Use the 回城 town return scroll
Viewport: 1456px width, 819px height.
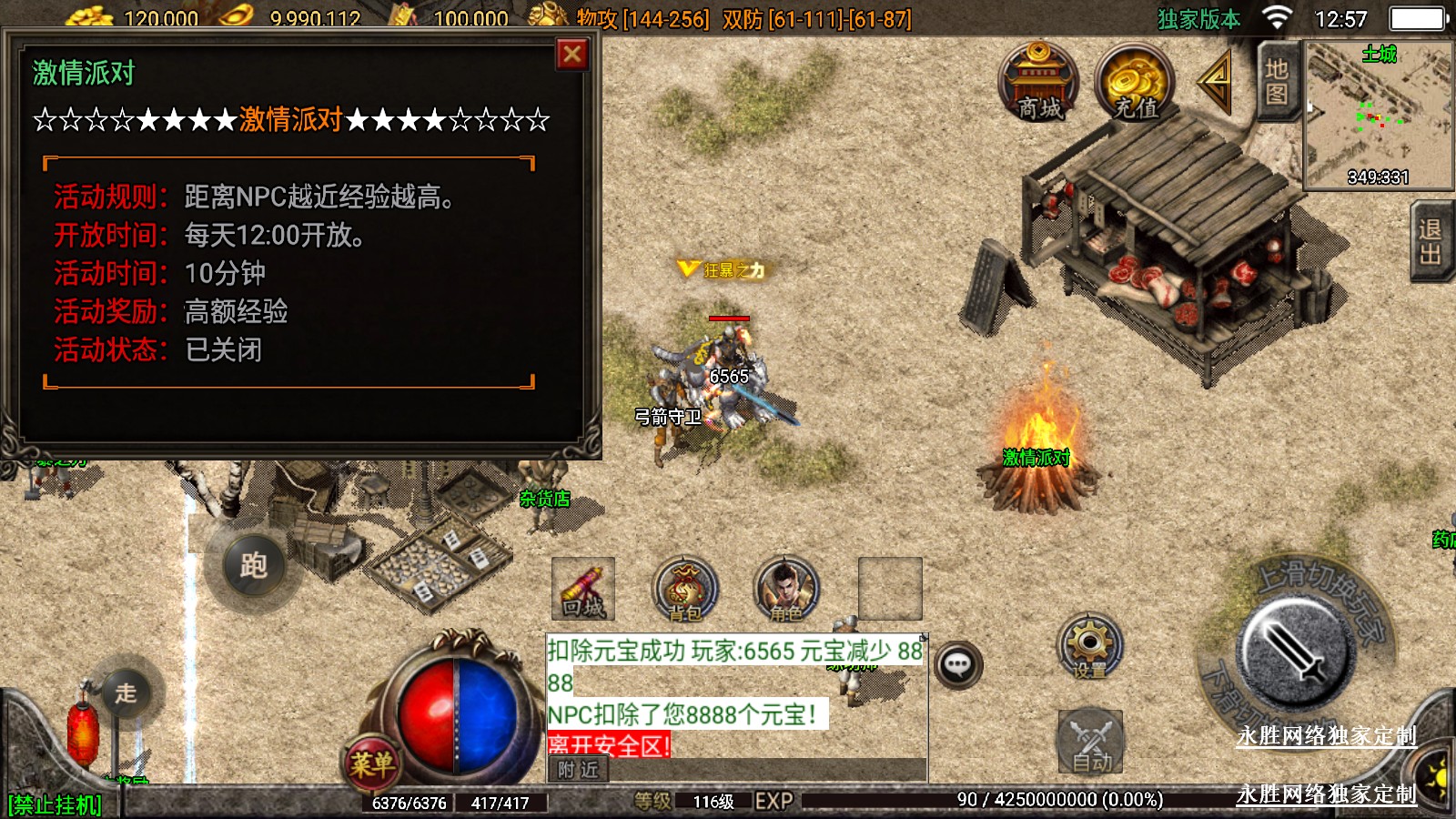click(x=583, y=590)
